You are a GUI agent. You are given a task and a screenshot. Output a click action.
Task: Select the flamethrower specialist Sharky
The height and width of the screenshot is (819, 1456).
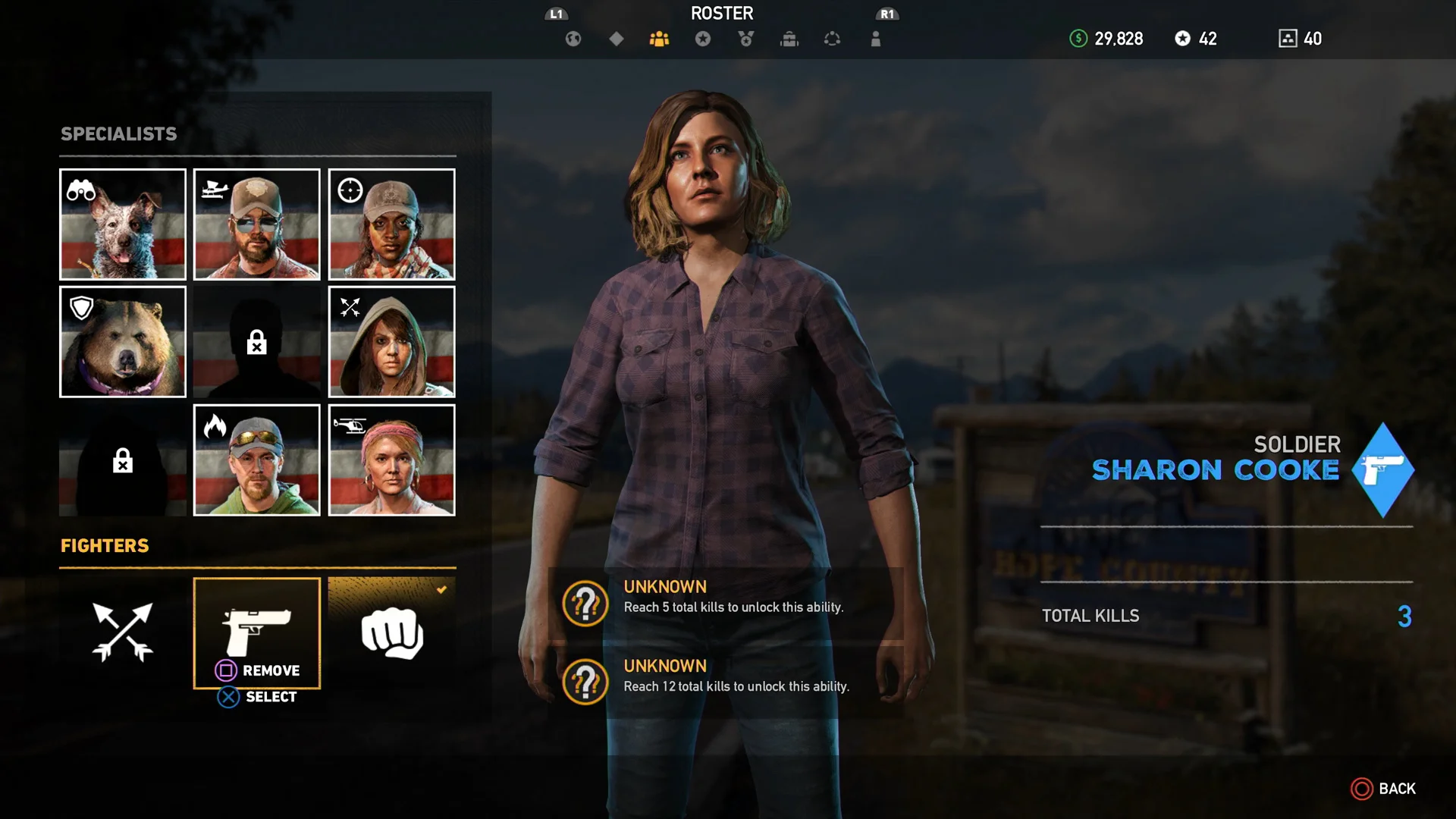pyautogui.click(x=257, y=460)
